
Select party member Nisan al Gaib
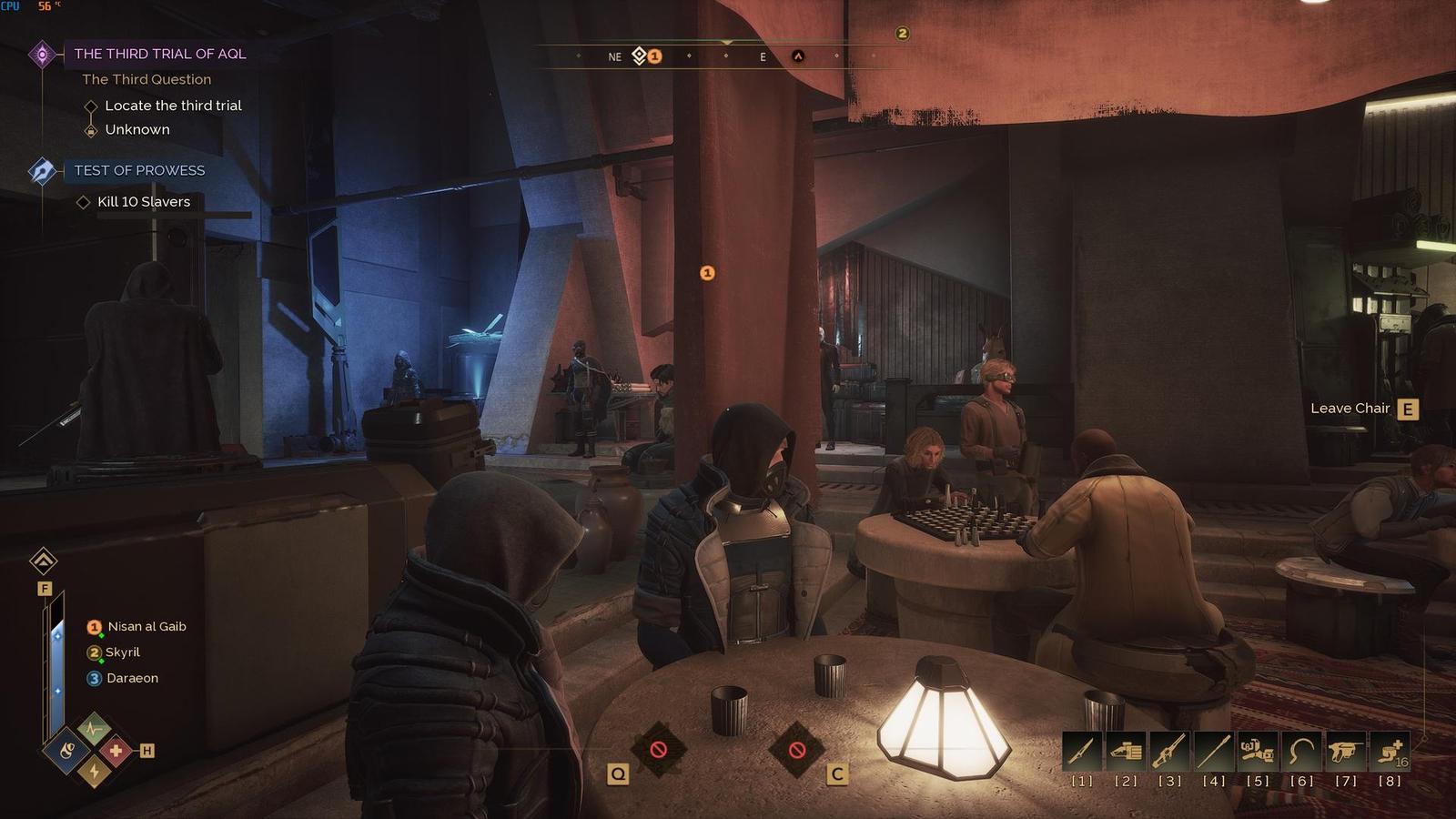pyautogui.click(x=147, y=626)
